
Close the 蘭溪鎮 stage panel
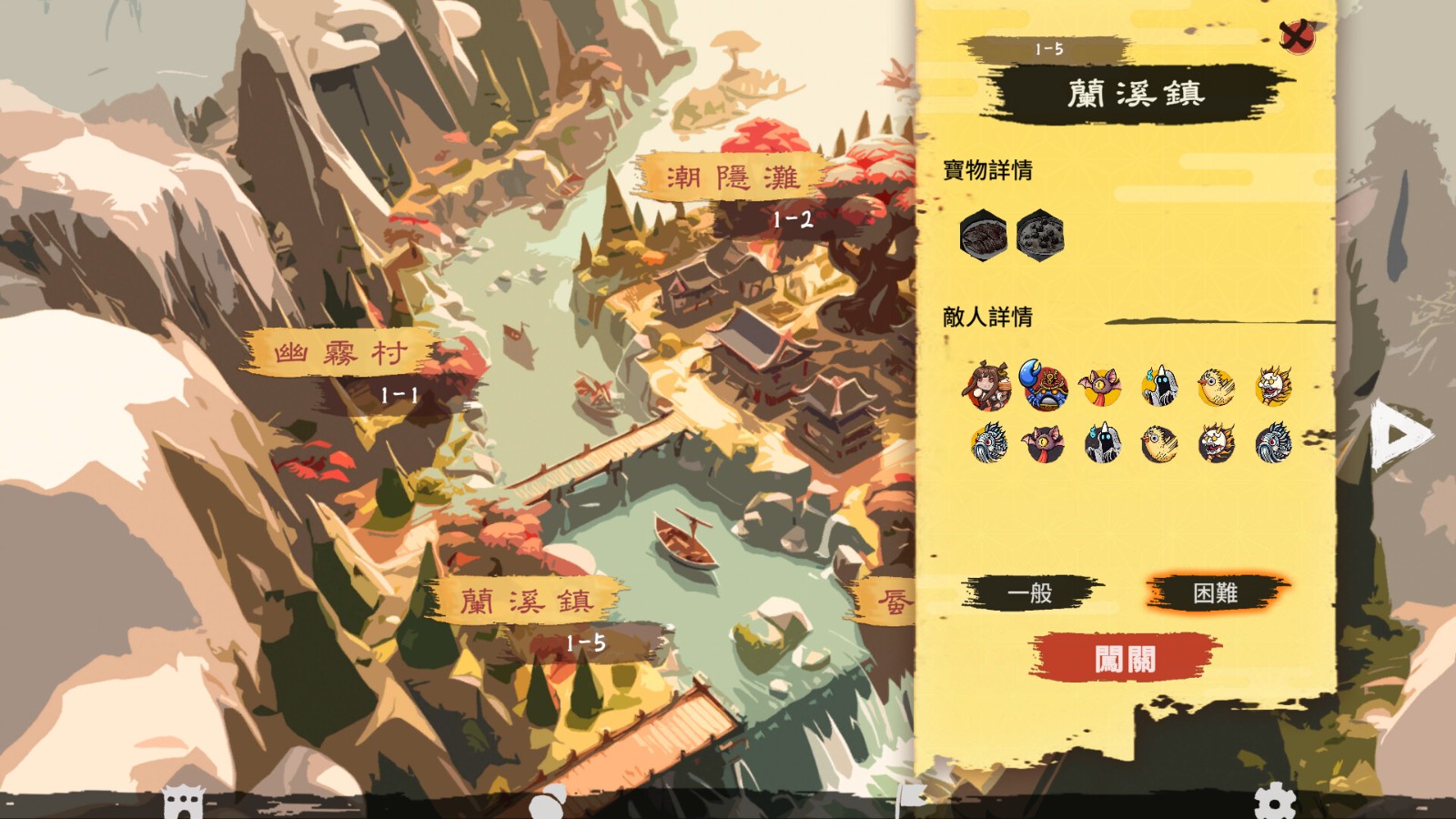1296,36
